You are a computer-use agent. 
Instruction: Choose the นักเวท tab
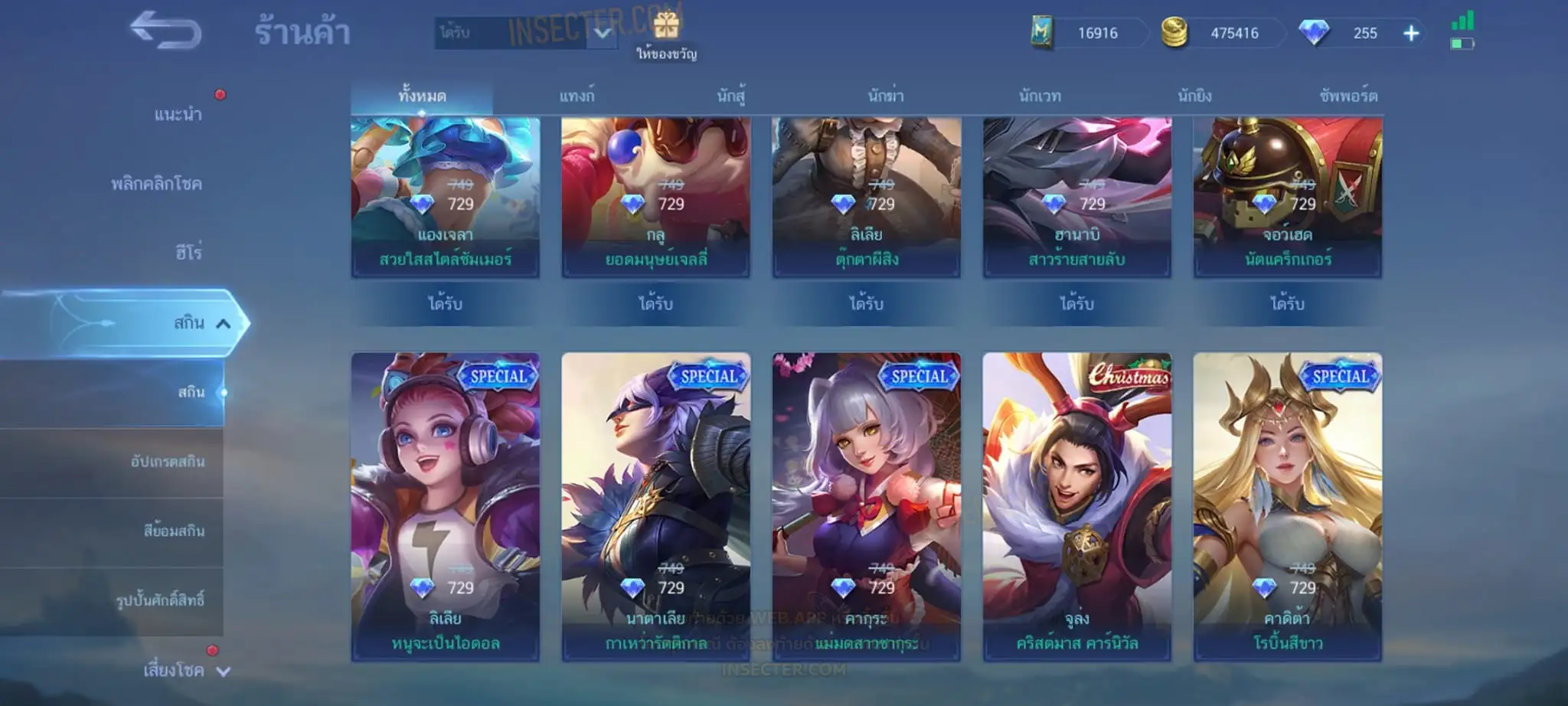pyautogui.click(x=1040, y=96)
